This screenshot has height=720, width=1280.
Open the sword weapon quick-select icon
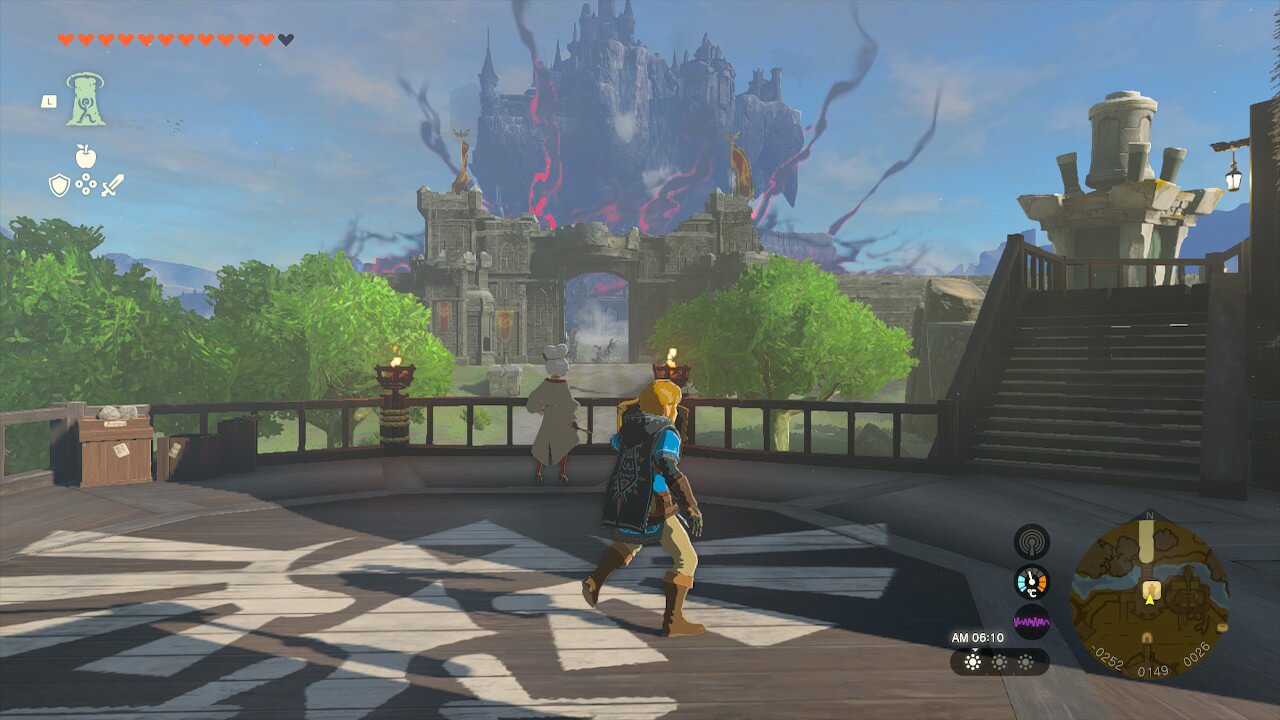coord(112,185)
